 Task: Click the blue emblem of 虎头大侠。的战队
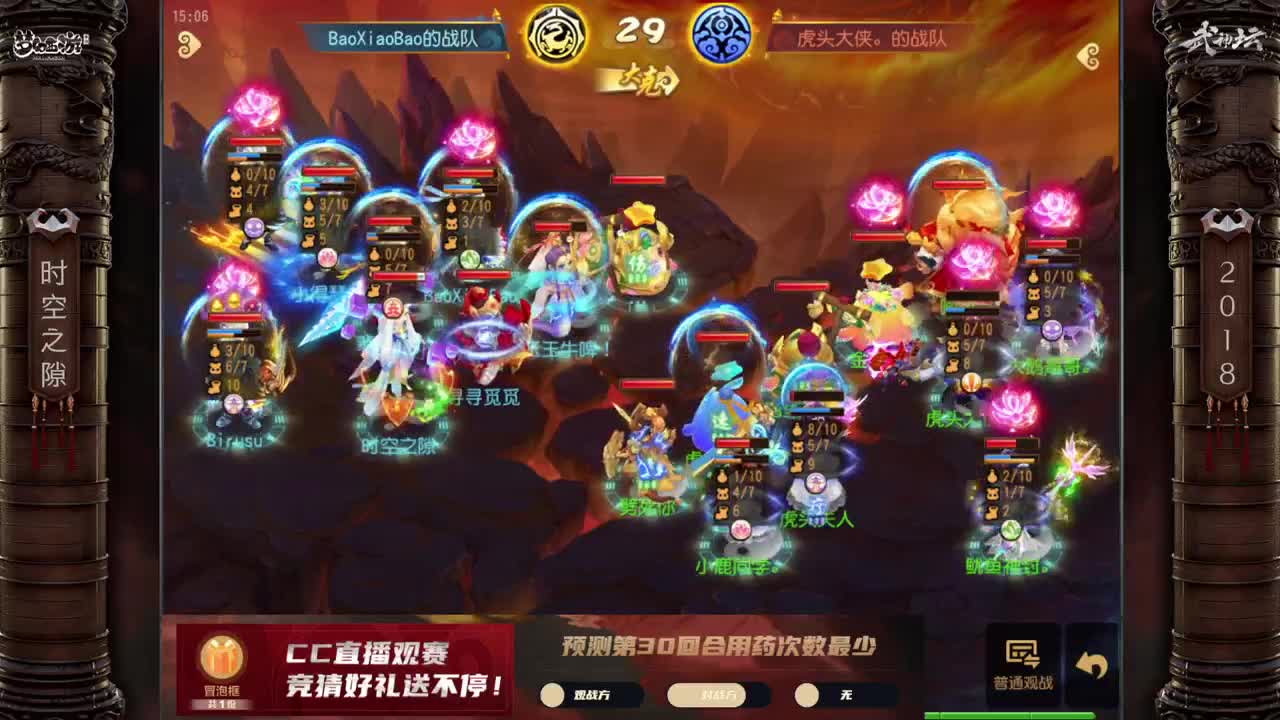(x=721, y=33)
